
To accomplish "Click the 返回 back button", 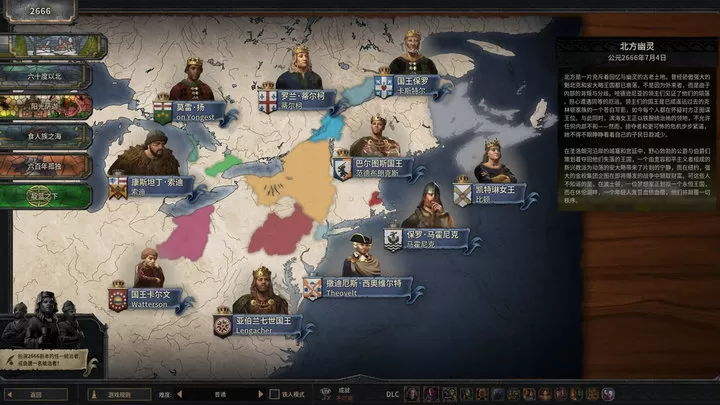I will click(34, 394).
